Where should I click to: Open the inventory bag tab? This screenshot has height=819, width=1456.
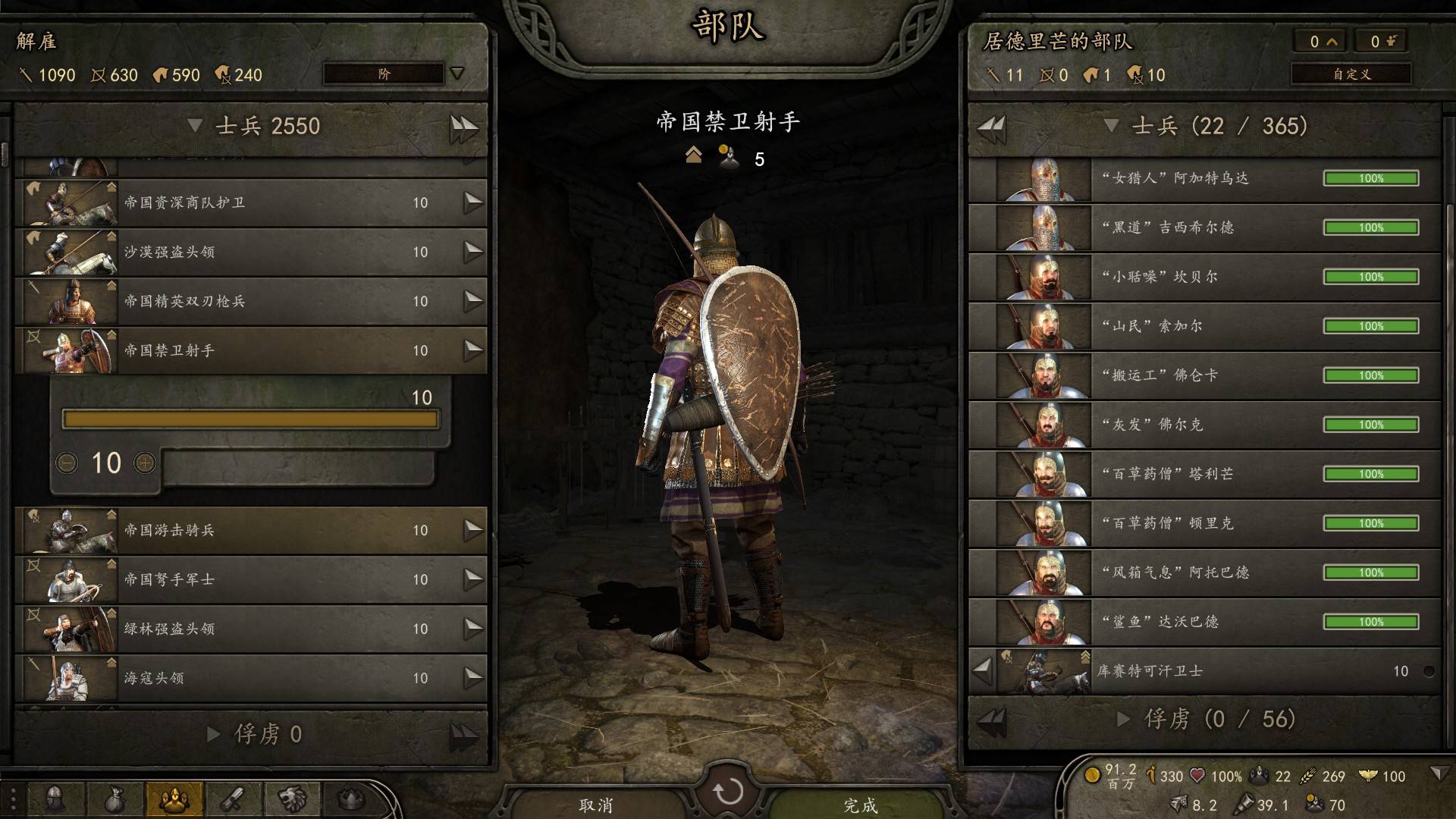[115, 799]
